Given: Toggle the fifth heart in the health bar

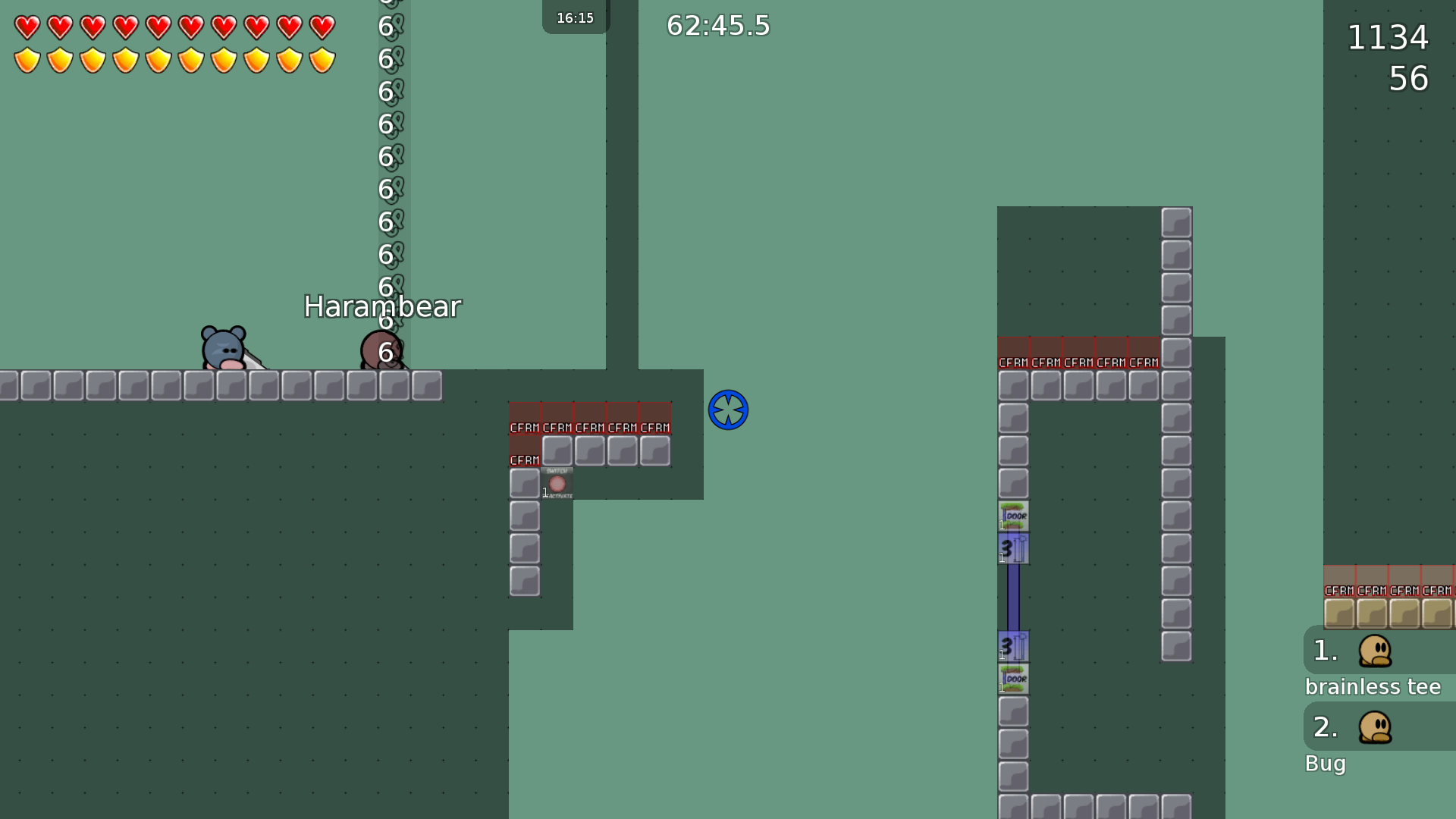Looking at the screenshot, I should point(158,27).
